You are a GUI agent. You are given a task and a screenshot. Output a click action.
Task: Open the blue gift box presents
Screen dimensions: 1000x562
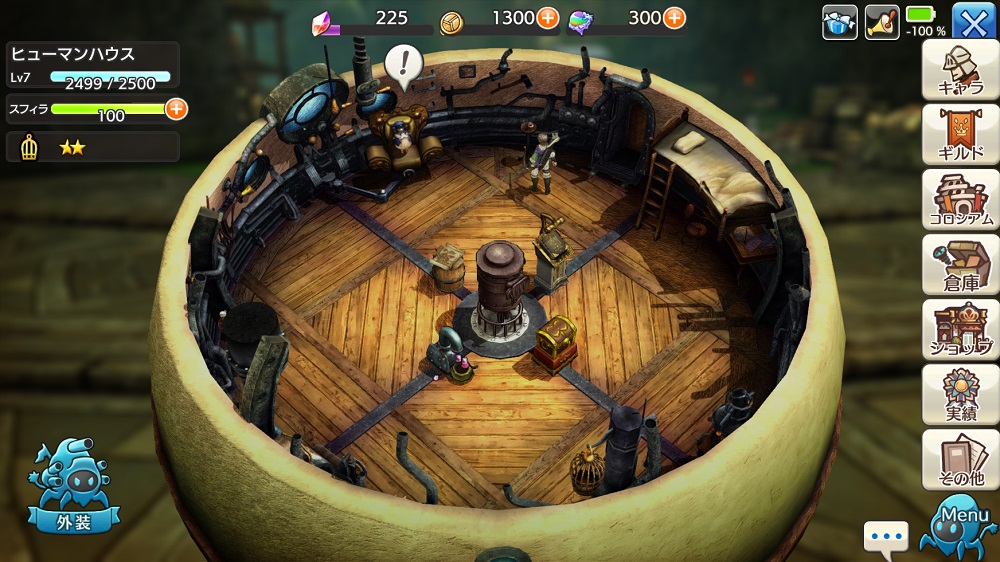pyautogui.click(x=839, y=21)
